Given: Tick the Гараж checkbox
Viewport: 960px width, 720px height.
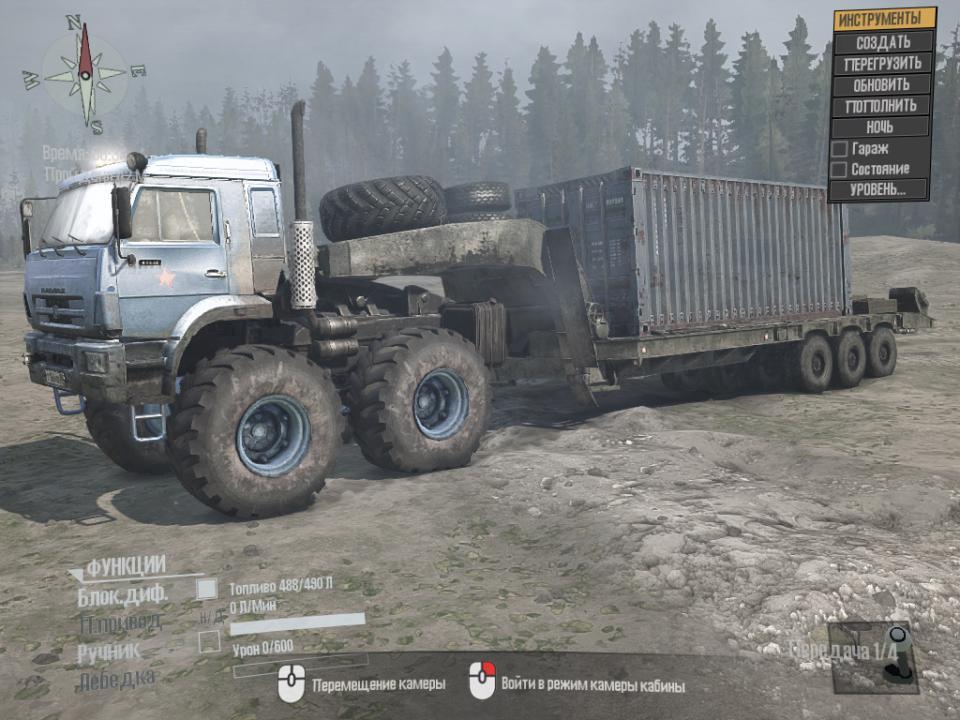Looking at the screenshot, I should pyautogui.click(x=840, y=149).
